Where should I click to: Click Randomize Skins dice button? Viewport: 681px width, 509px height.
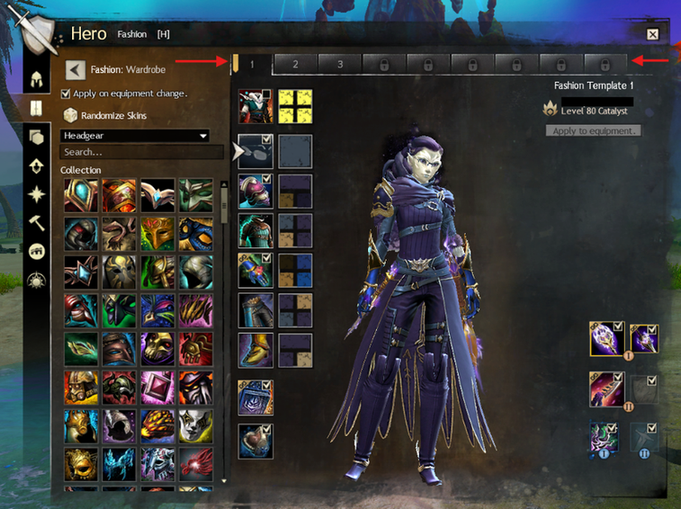pos(71,115)
